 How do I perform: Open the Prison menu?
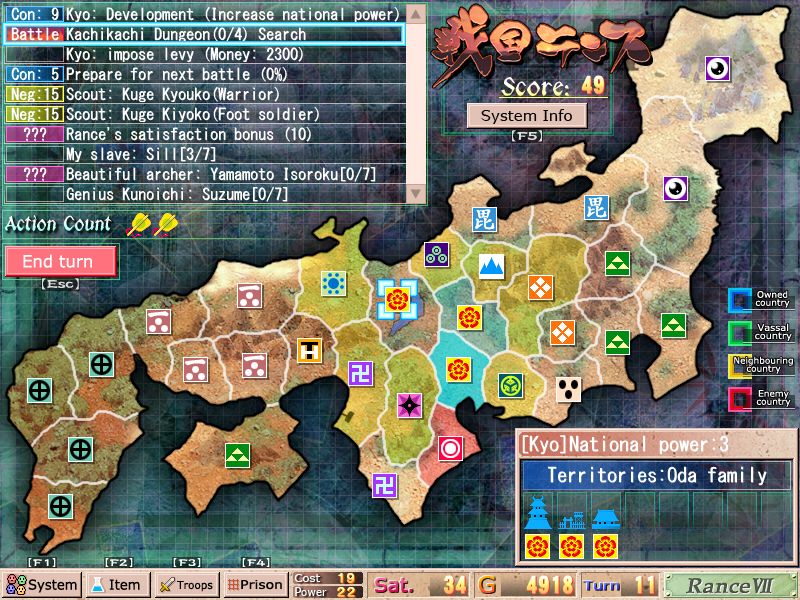point(254,585)
